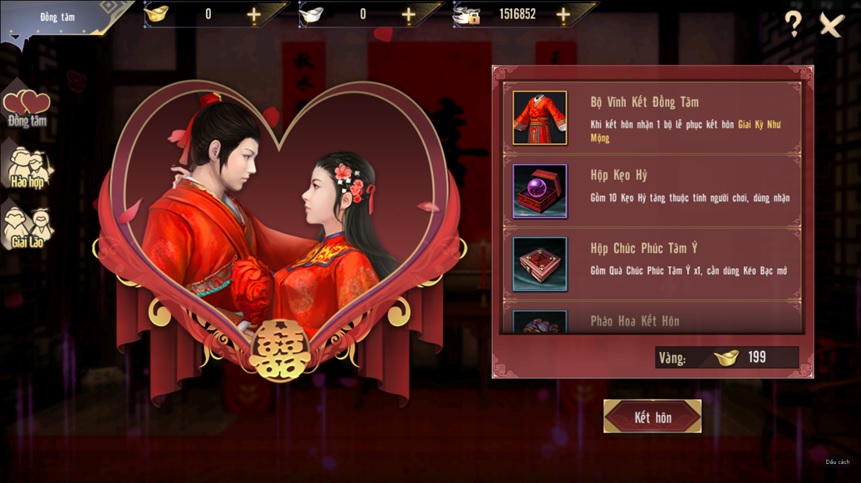Add locked silver with plus button
The image size is (861, 483).
click(x=563, y=15)
